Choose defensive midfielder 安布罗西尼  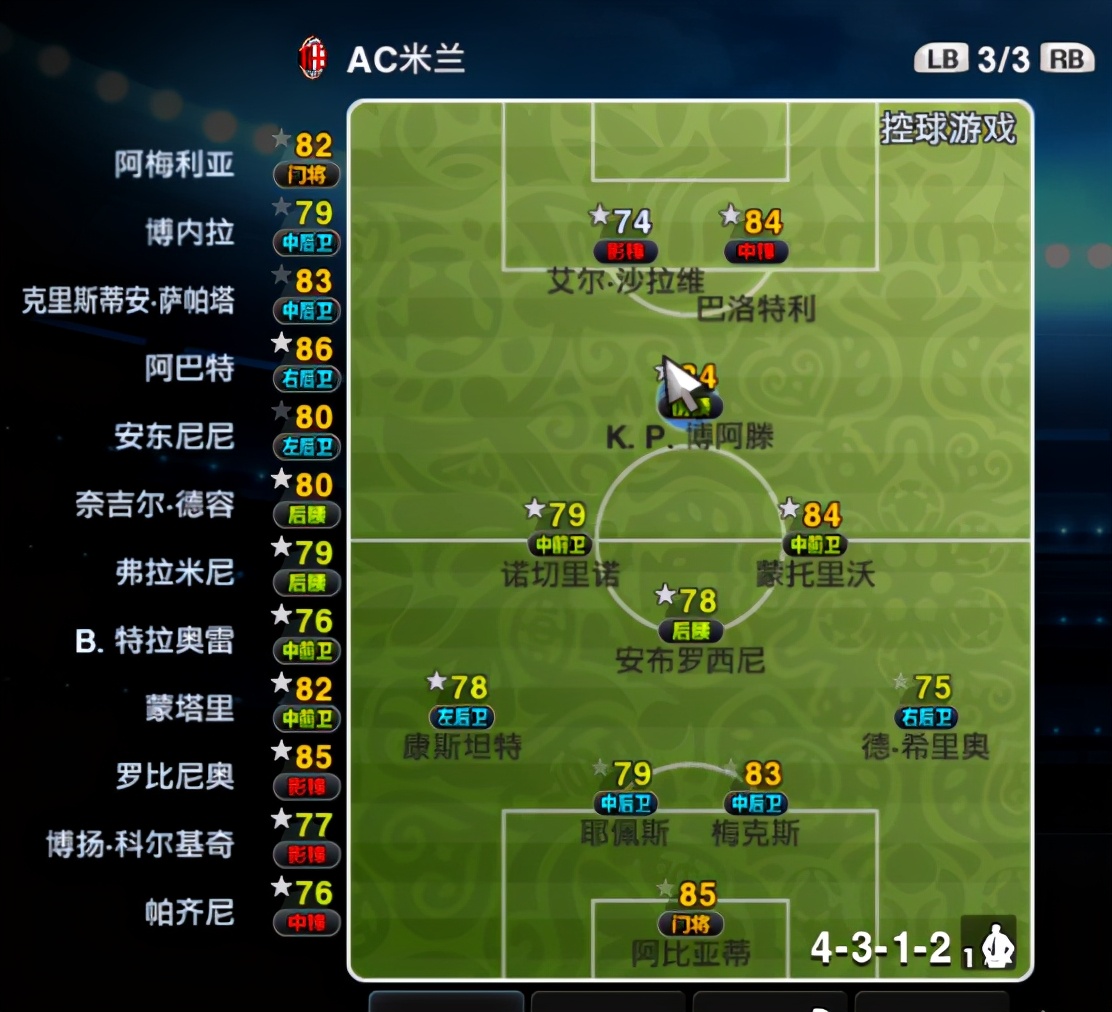[x=690, y=631]
